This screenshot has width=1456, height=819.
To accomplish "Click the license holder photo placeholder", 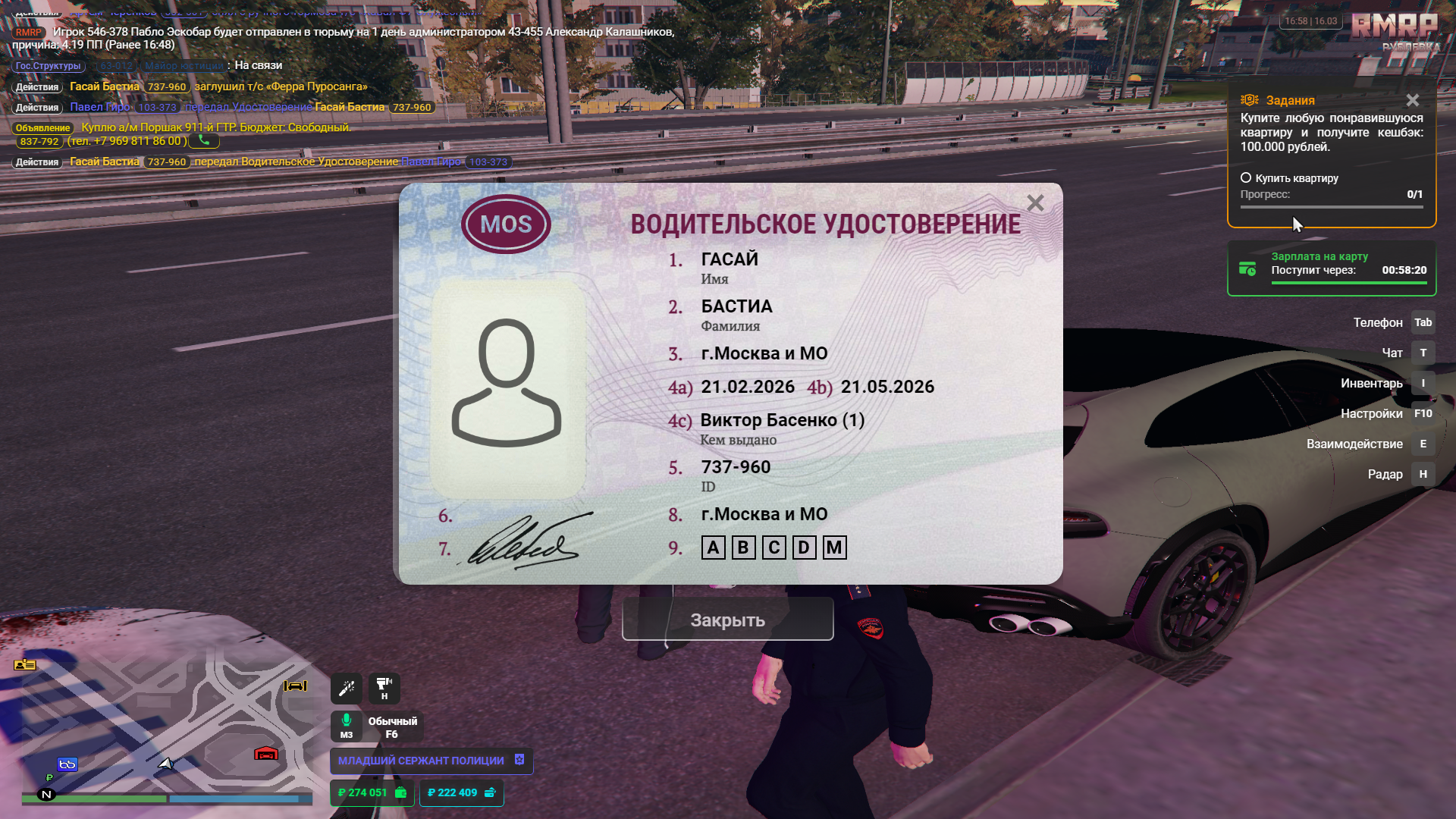I will click(507, 387).
